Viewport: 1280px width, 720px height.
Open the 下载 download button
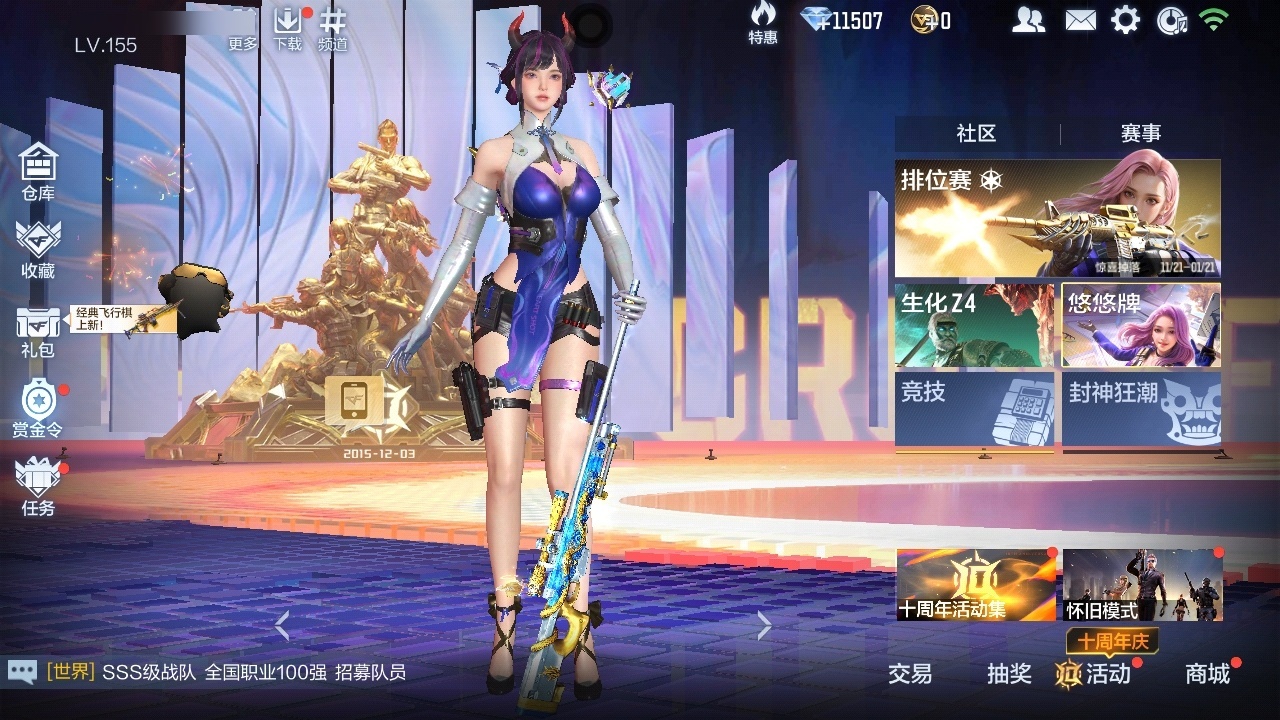(x=288, y=28)
